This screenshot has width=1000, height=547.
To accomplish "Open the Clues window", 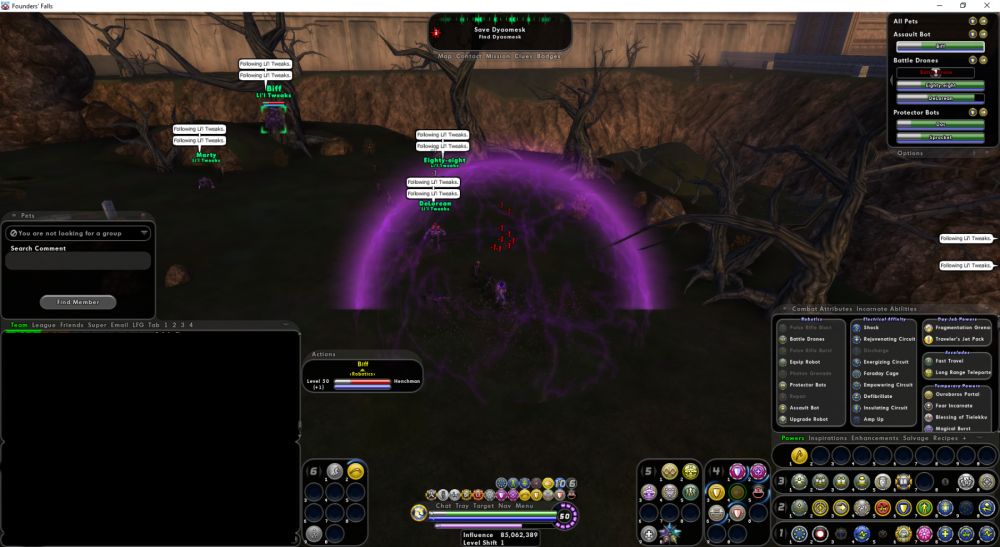I will coord(524,56).
